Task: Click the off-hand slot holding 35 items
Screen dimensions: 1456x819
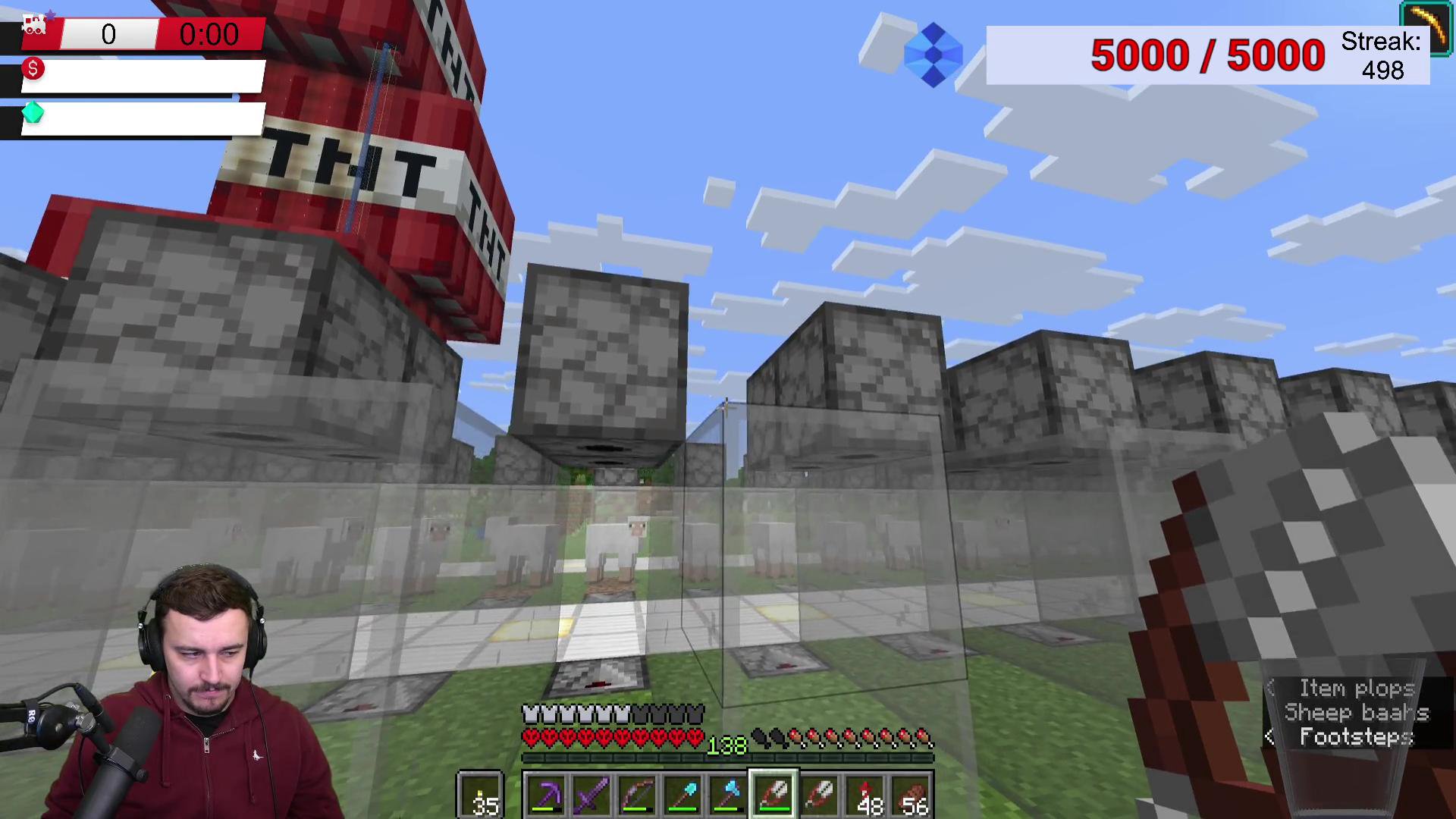Action: (x=480, y=795)
